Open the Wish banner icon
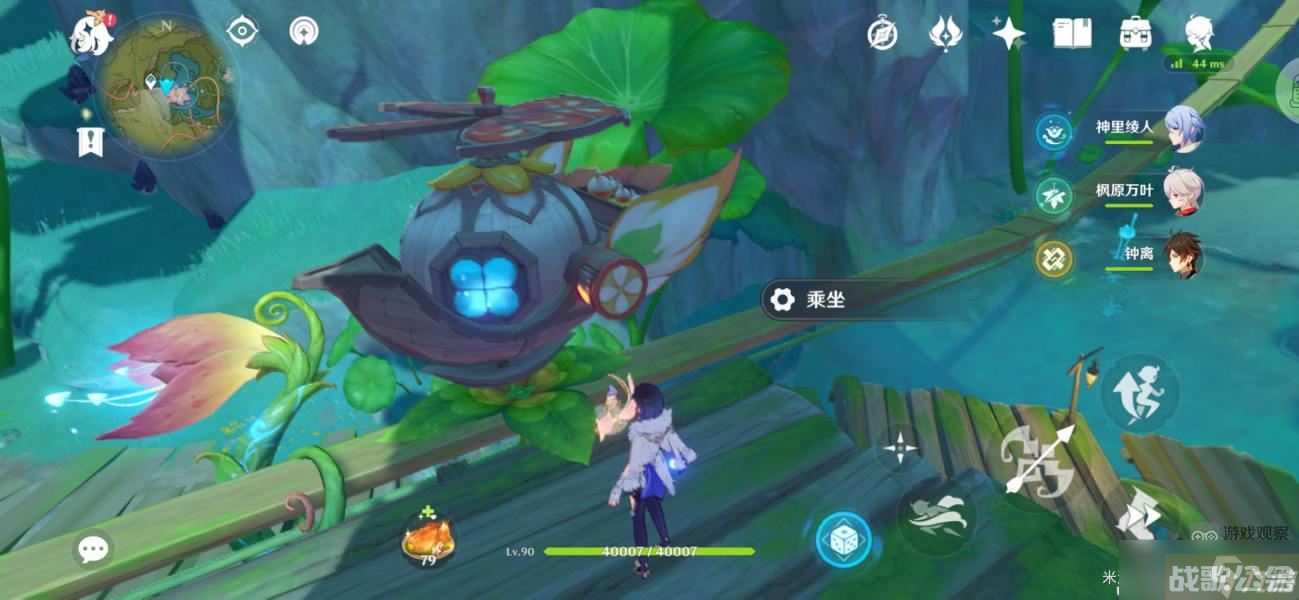The image size is (1299, 600). (945, 34)
